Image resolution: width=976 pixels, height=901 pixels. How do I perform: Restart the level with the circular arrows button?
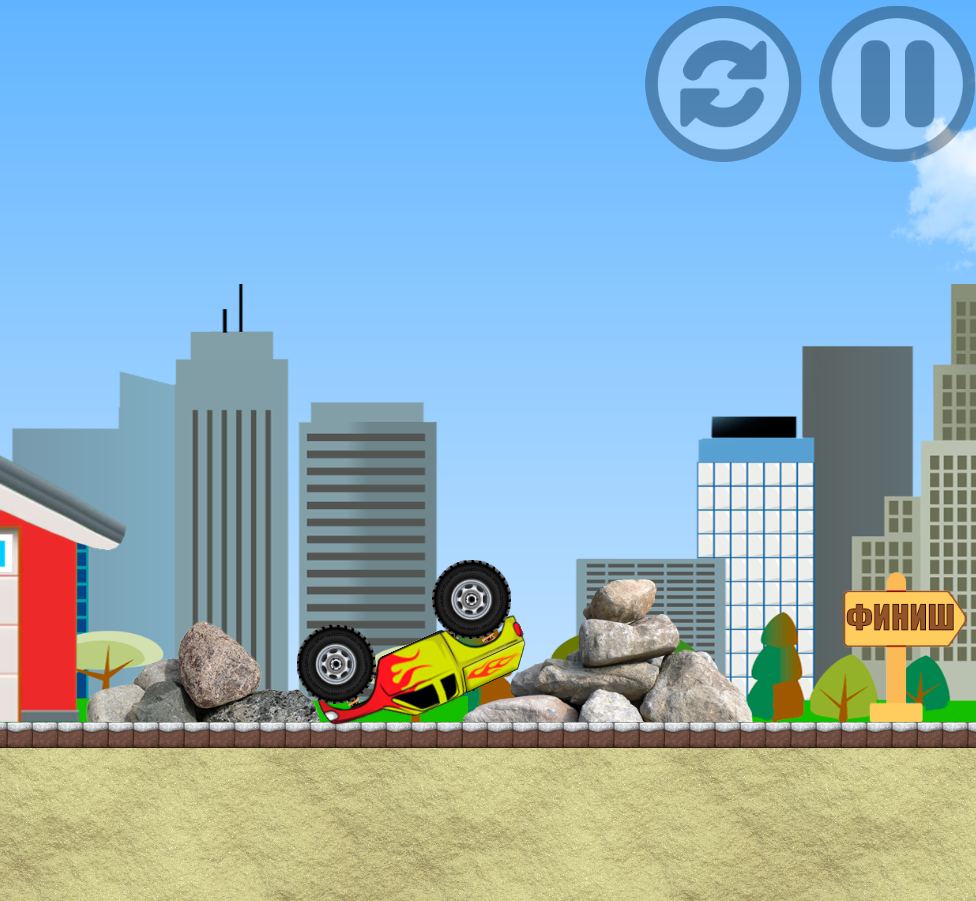tap(723, 84)
